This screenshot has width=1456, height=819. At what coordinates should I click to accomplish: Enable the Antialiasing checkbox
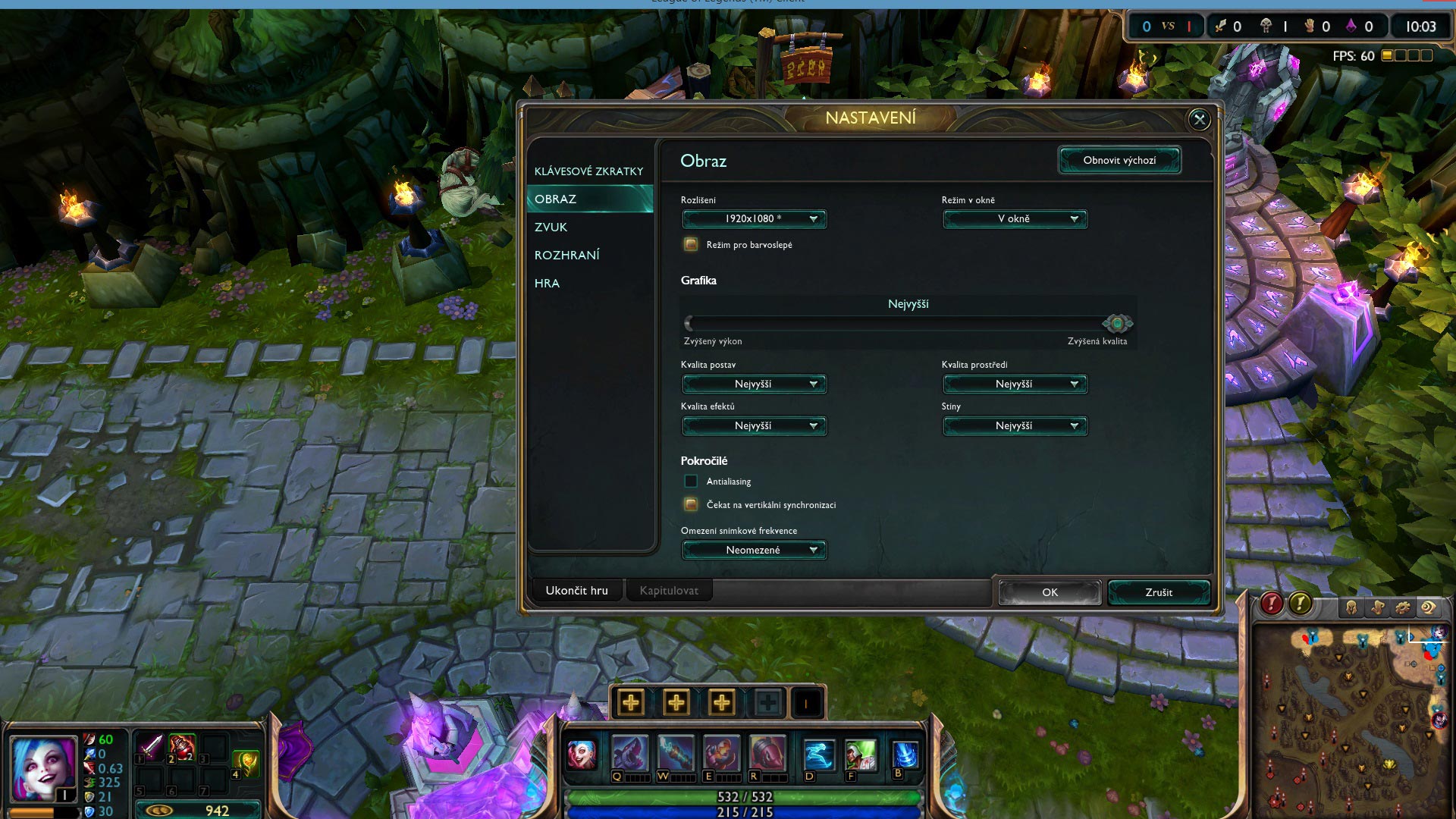click(691, 481)
